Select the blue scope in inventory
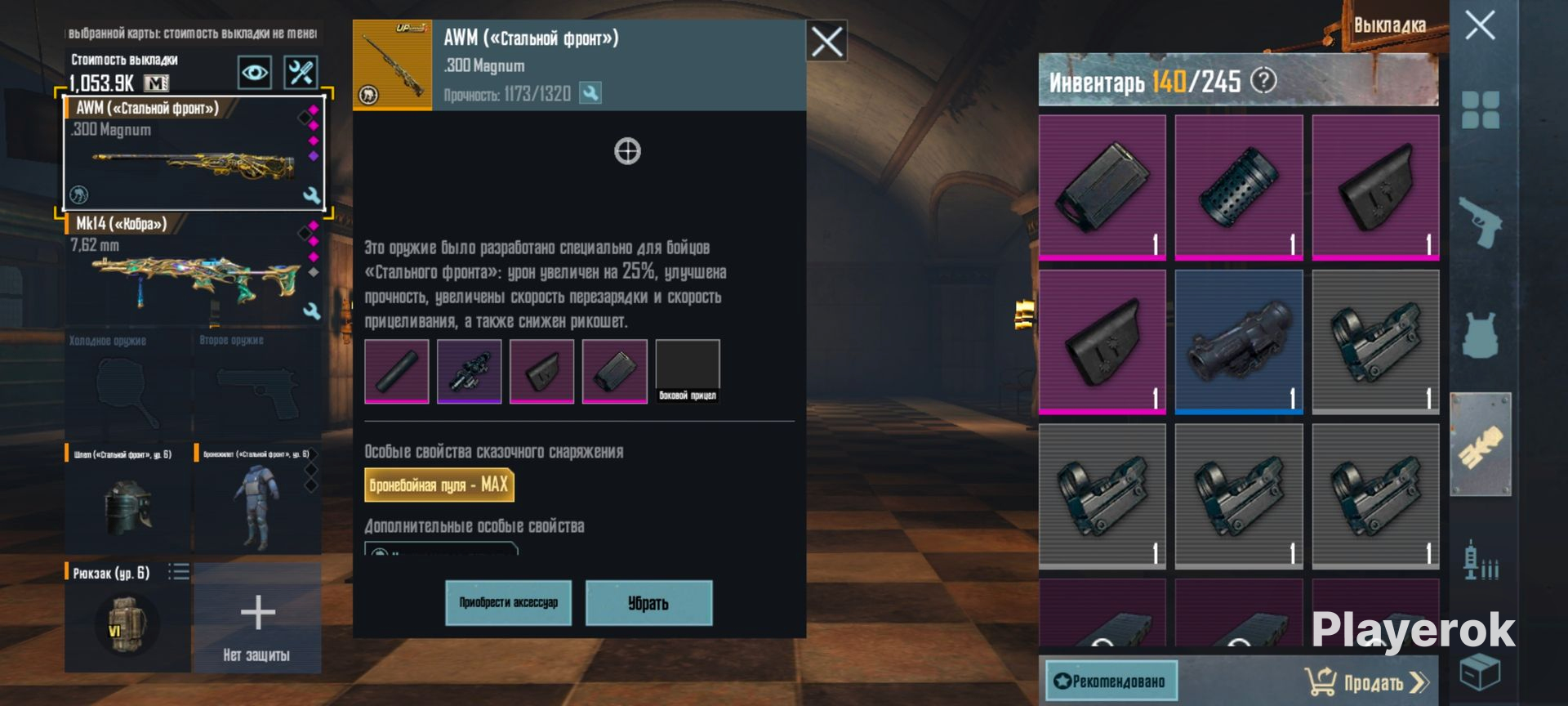 click(x=1238, y=342)
